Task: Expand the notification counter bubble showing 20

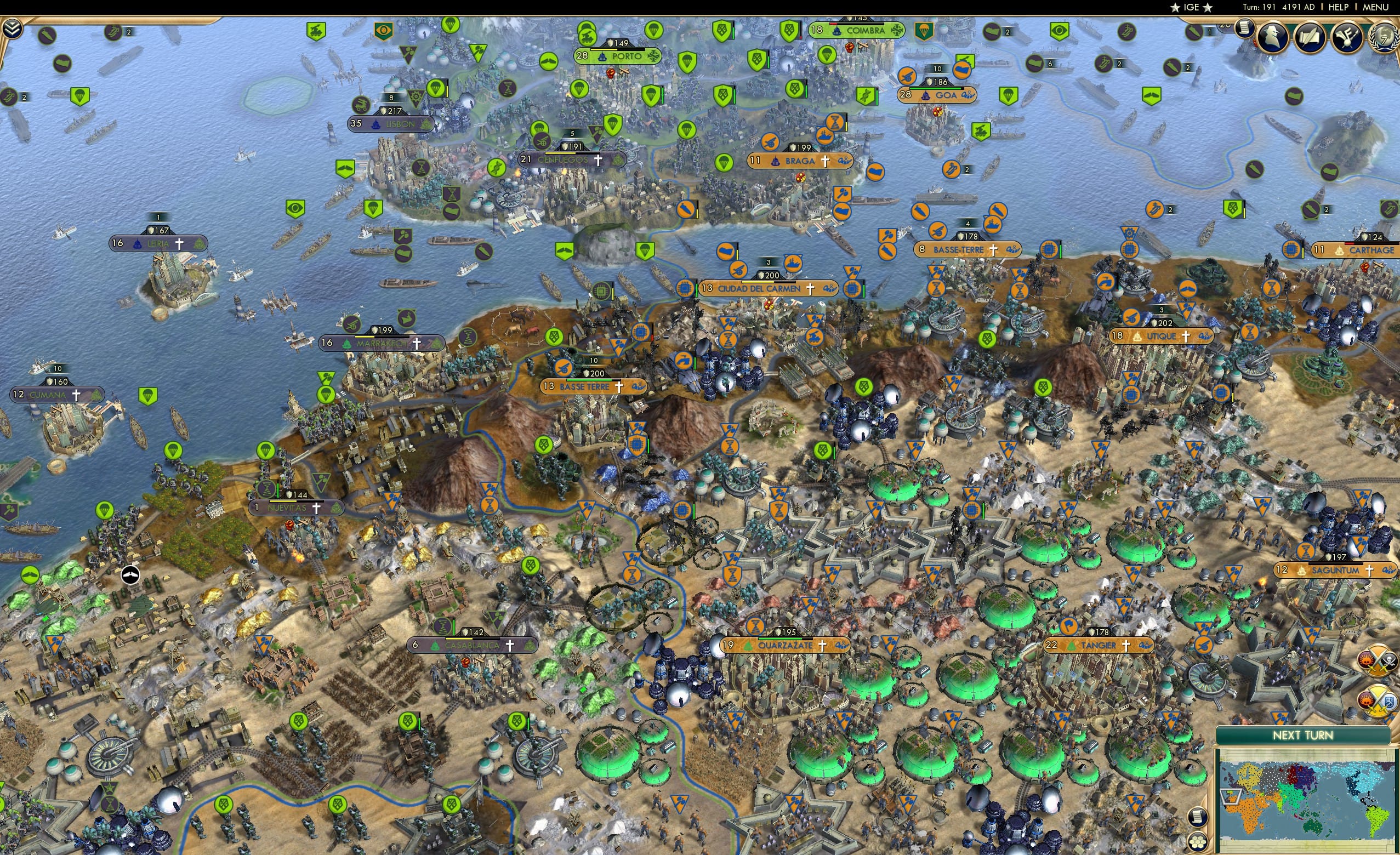Action: pos(1225,25)
